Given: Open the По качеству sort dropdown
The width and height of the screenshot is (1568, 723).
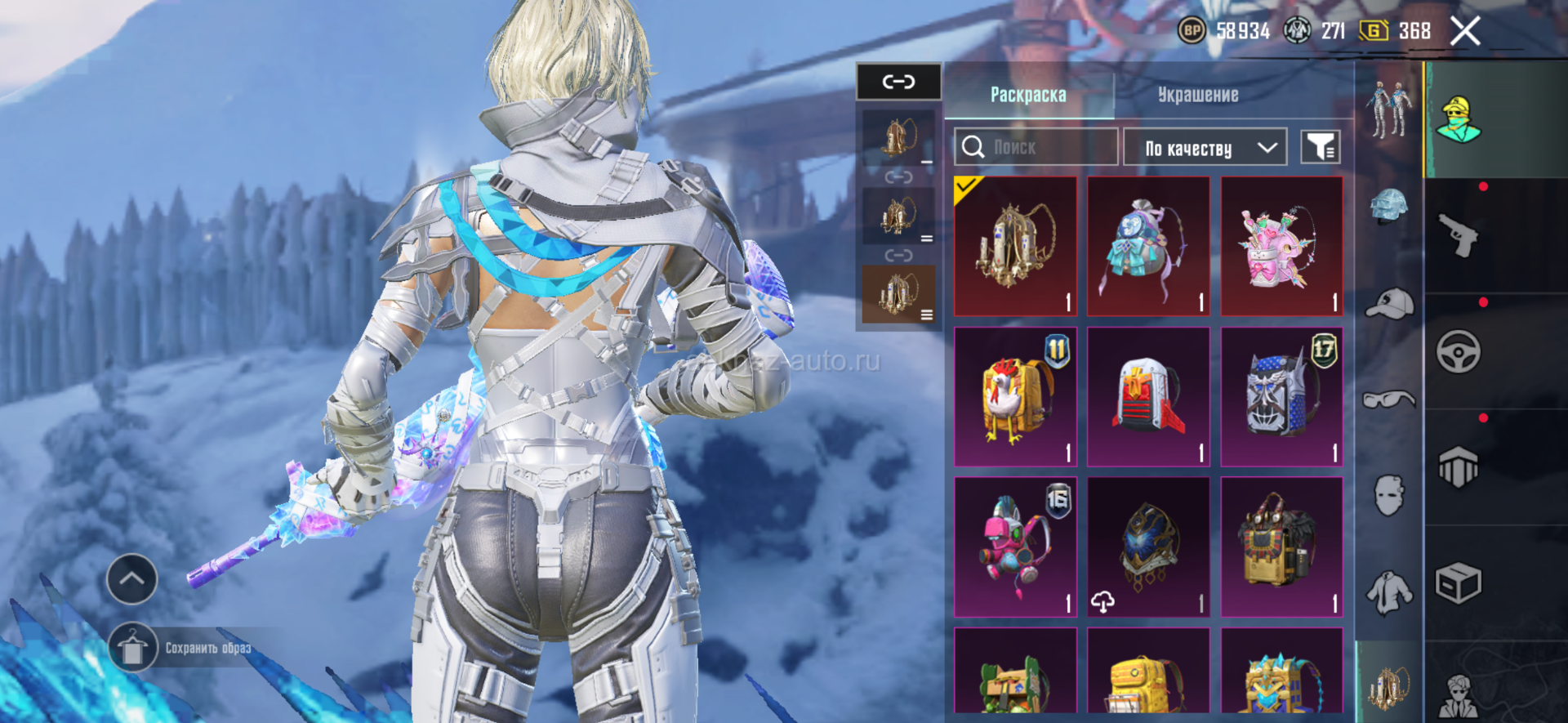Looking at the screenshot, I should pyautogui.click(x=1205, y=148).
